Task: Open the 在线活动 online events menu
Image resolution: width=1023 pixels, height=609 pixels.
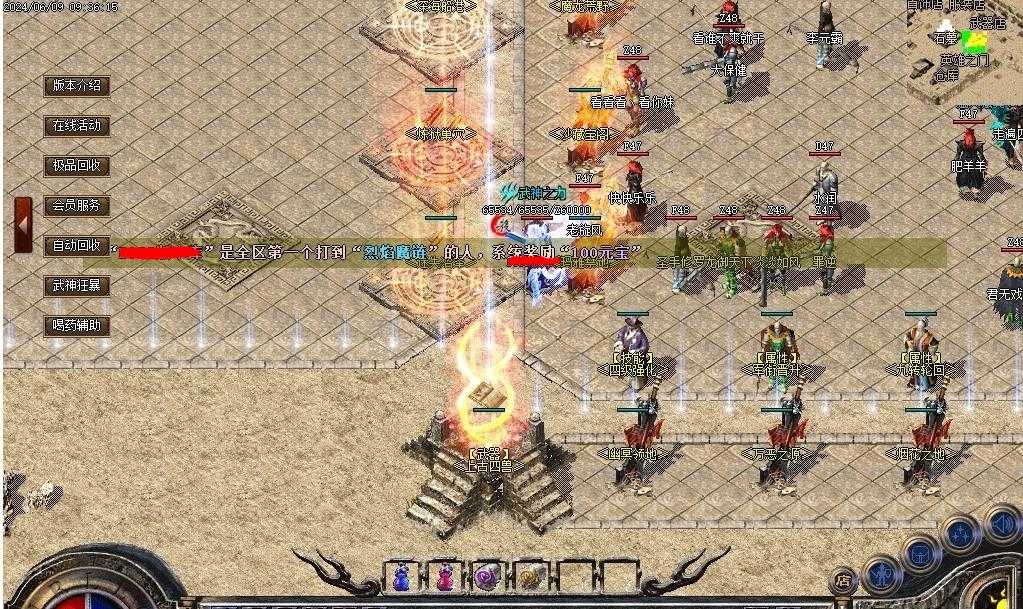Action: [x=77, y=126]
